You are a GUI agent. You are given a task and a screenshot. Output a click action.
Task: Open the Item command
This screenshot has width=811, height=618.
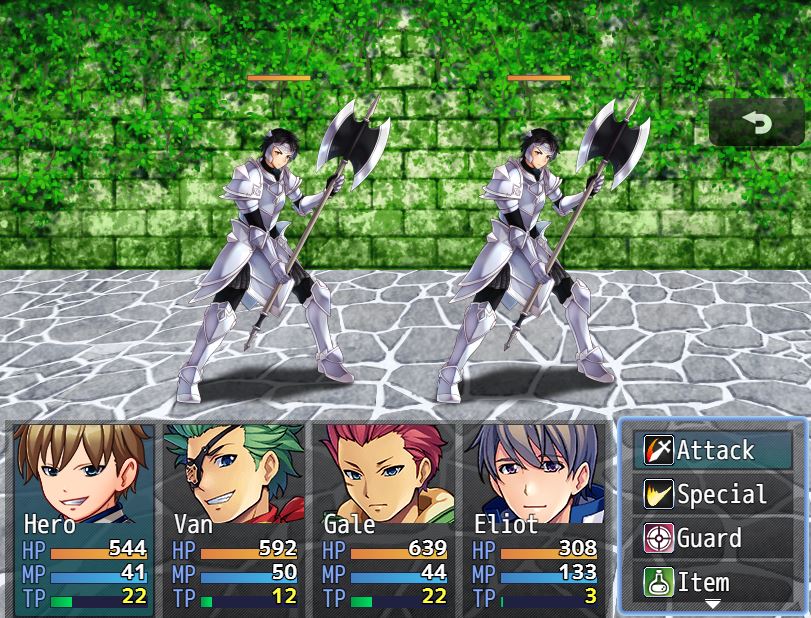(713, 582)
